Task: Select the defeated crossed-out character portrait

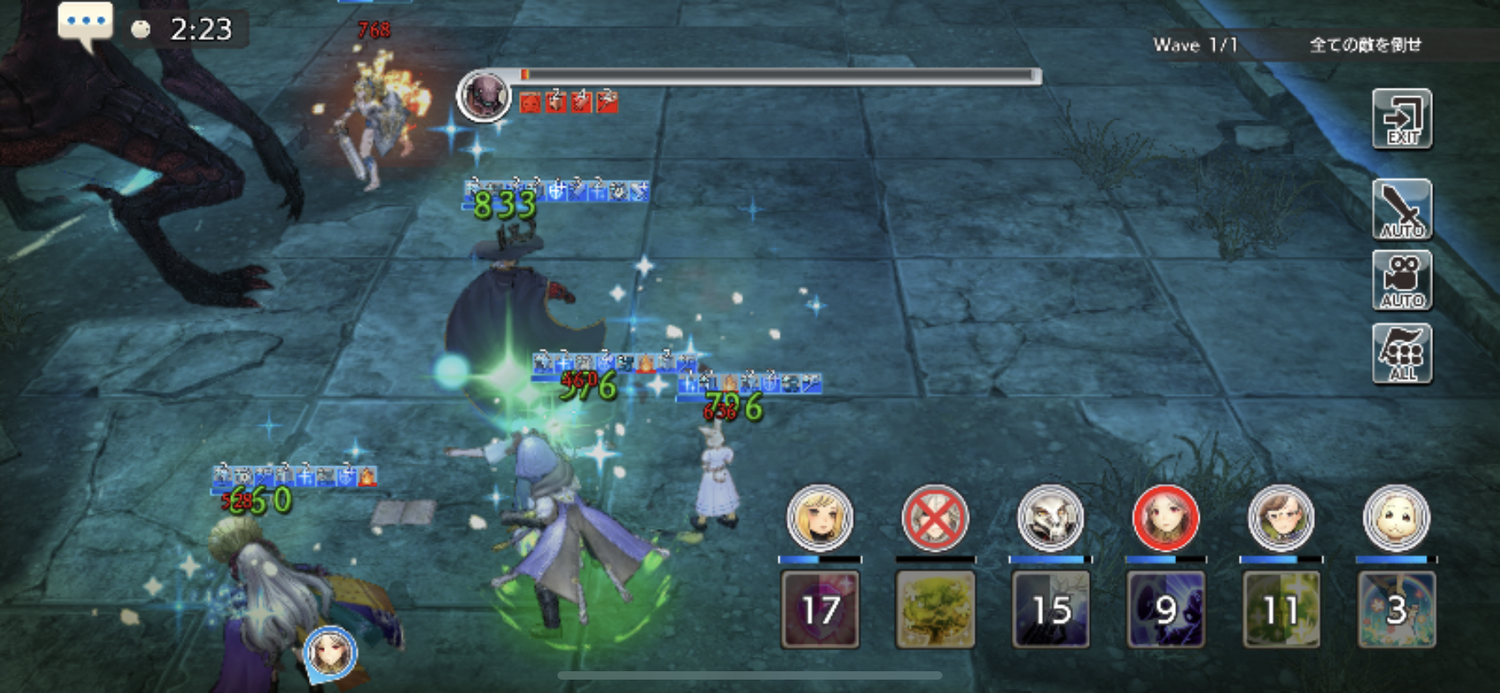Action: pyautogui.click(x=935, y=518)
